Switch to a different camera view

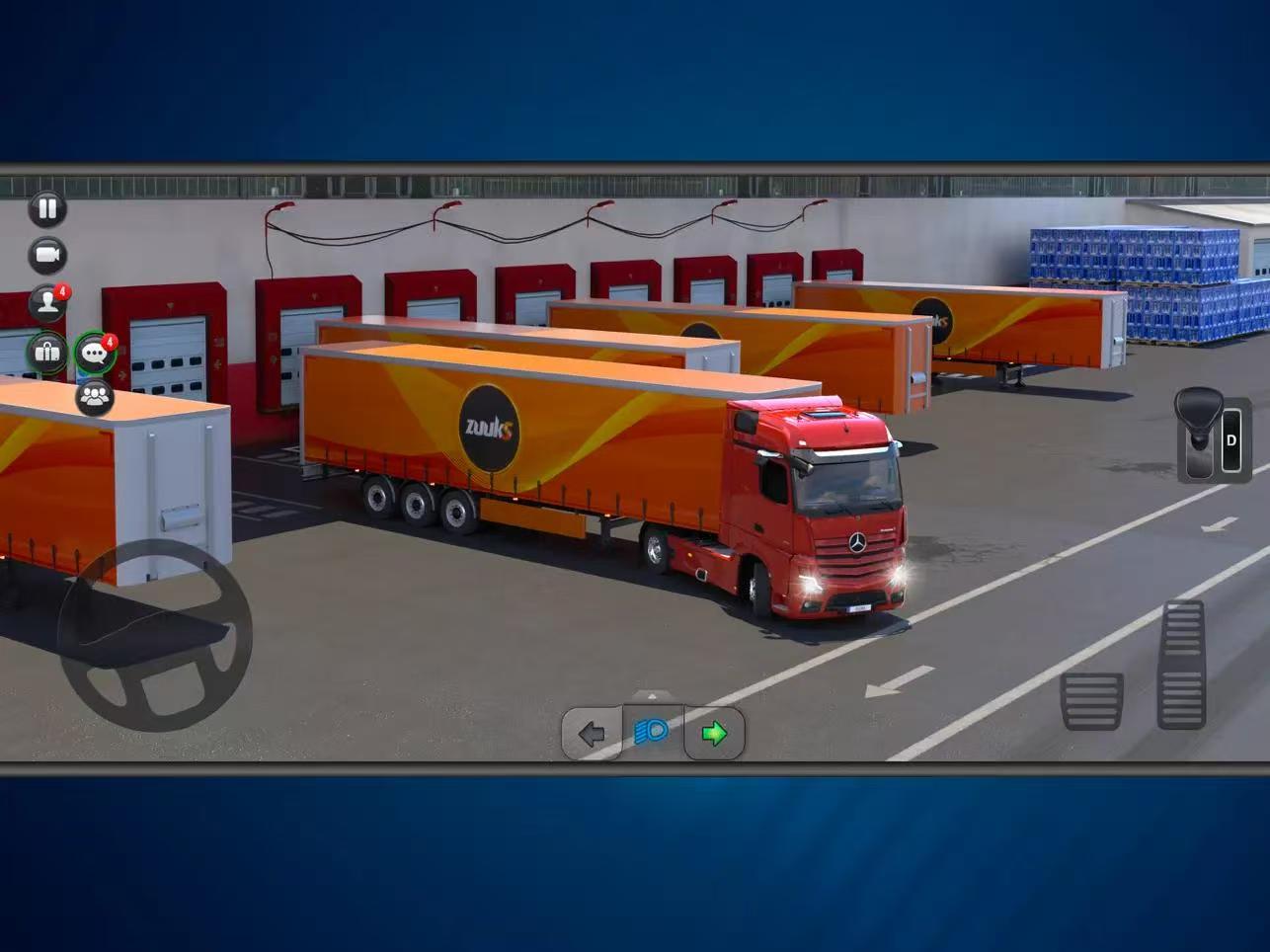point(47,255)
